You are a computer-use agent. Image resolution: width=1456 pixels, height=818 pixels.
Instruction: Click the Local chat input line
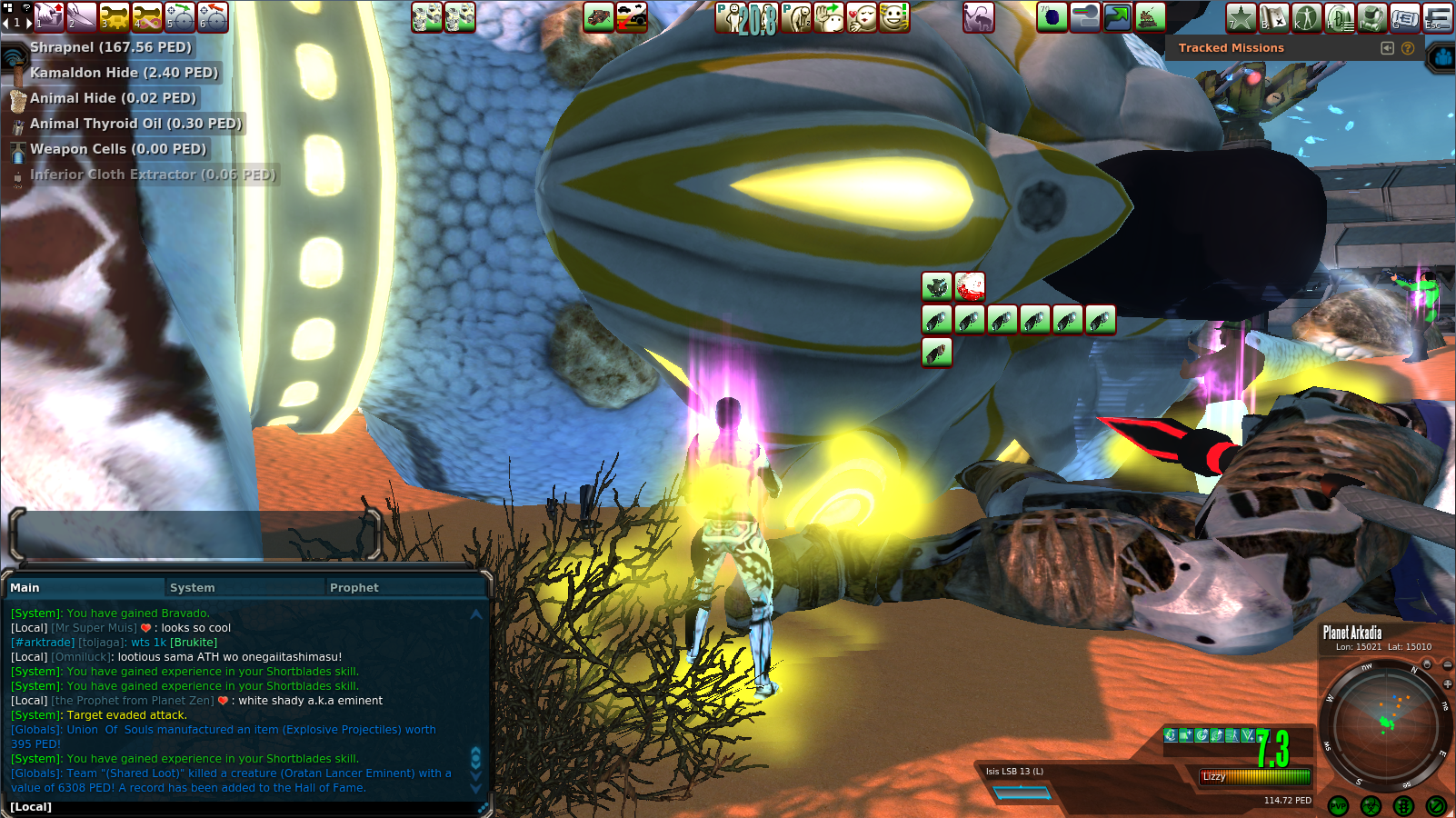(245, 807)
